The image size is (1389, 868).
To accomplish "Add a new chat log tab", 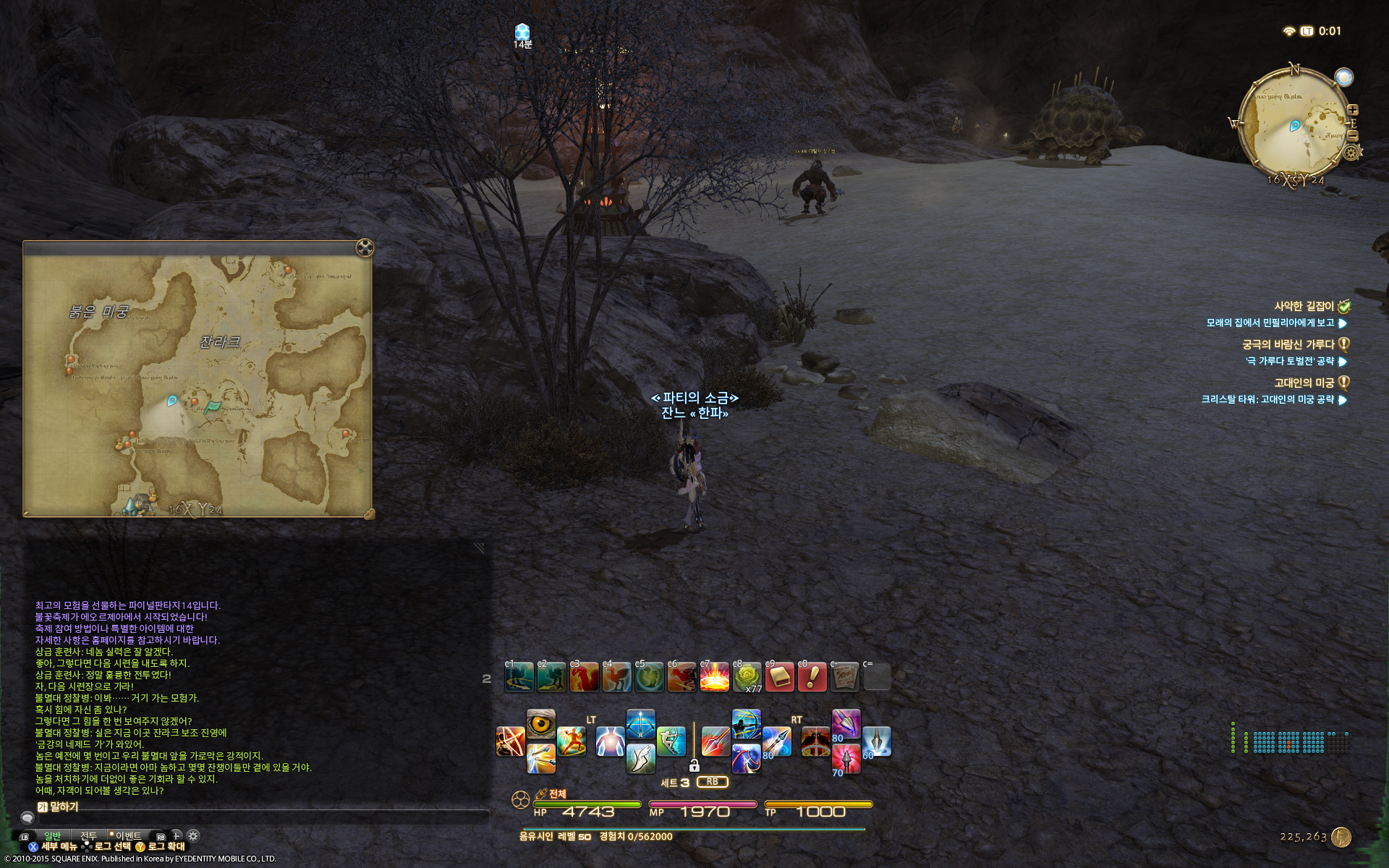I will [x=176, y=835].
